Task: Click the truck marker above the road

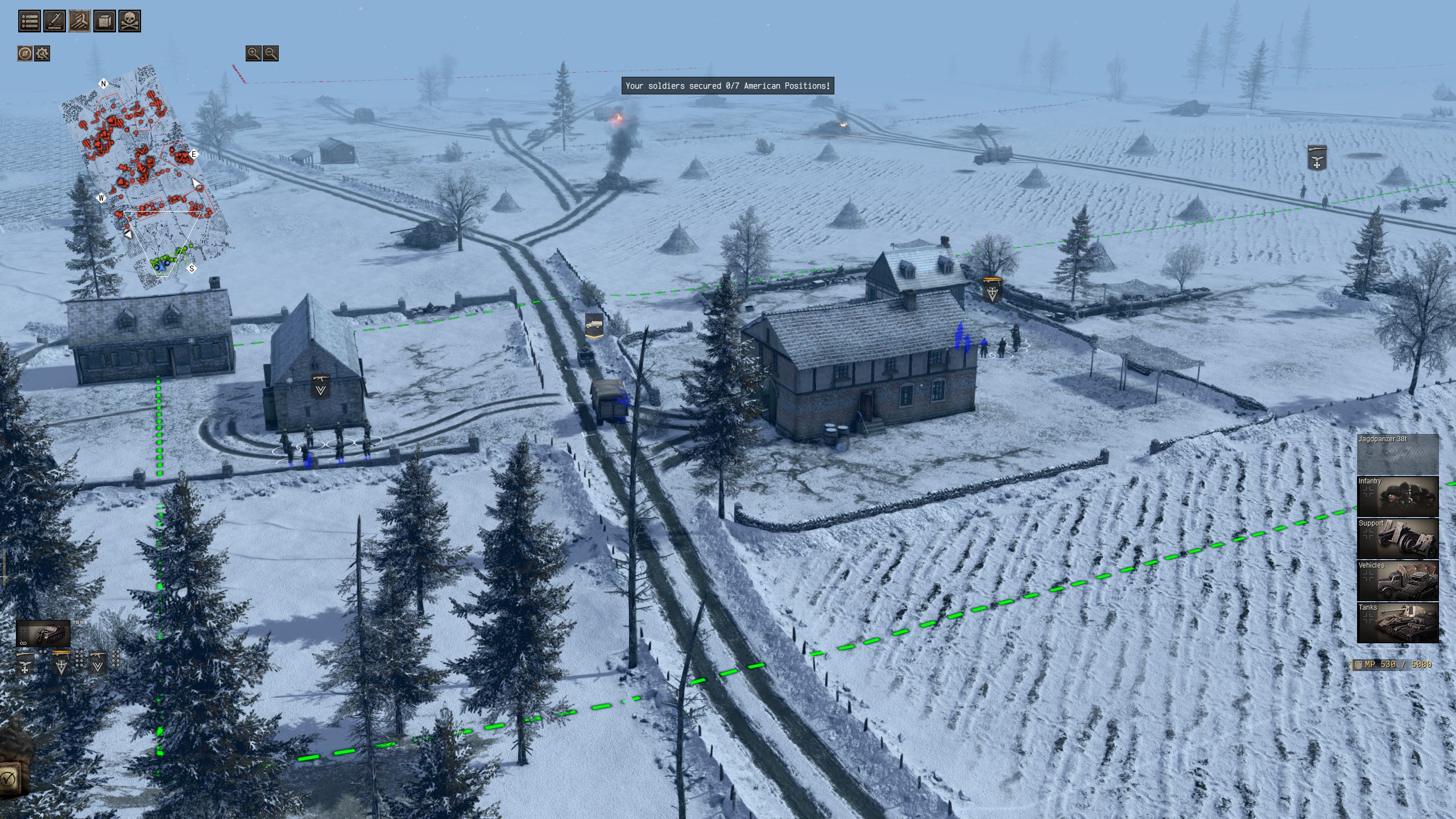Action: click(594, 325)
